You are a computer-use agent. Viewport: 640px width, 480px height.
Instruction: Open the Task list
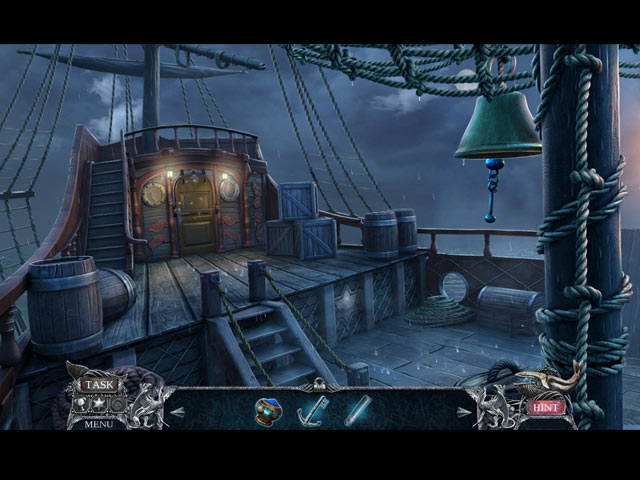click(99, 384)
